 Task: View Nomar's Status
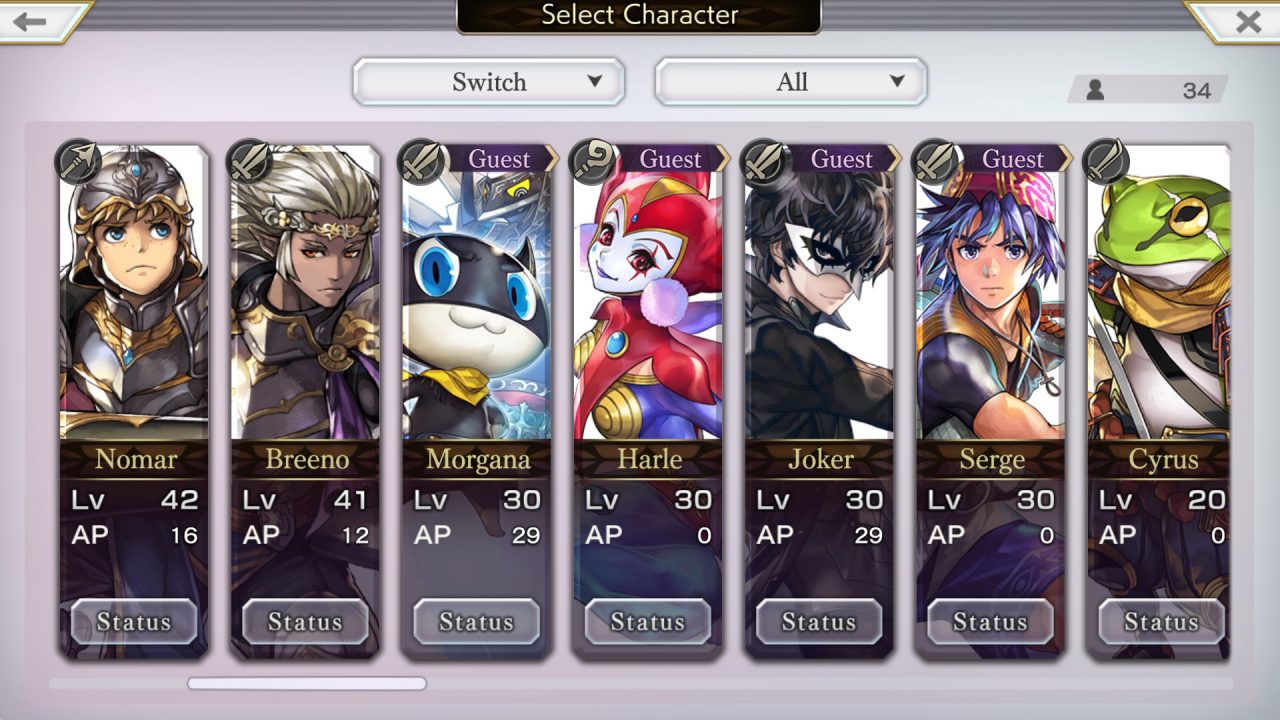click(x=134, y=622)
